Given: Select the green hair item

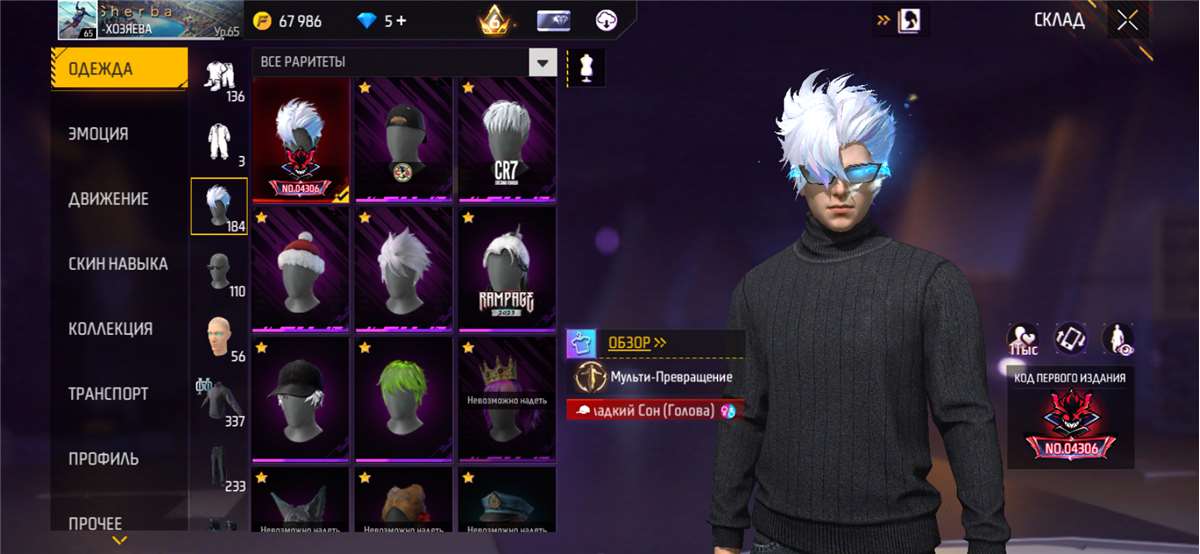Looking at the screenshot, I should tap(404, 400).
